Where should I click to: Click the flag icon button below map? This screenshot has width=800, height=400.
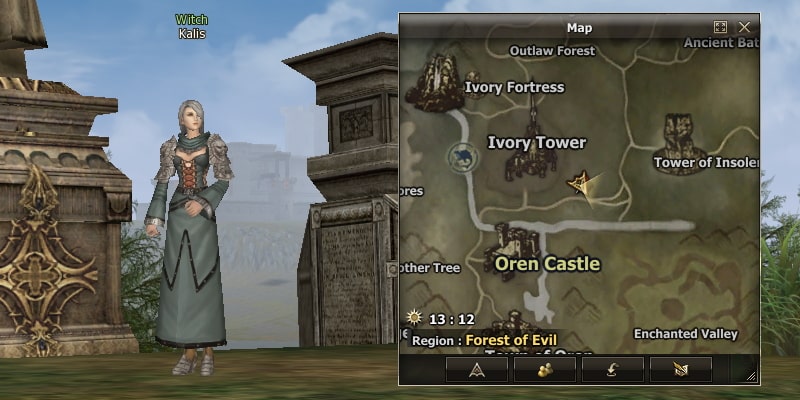pos(680,369)
